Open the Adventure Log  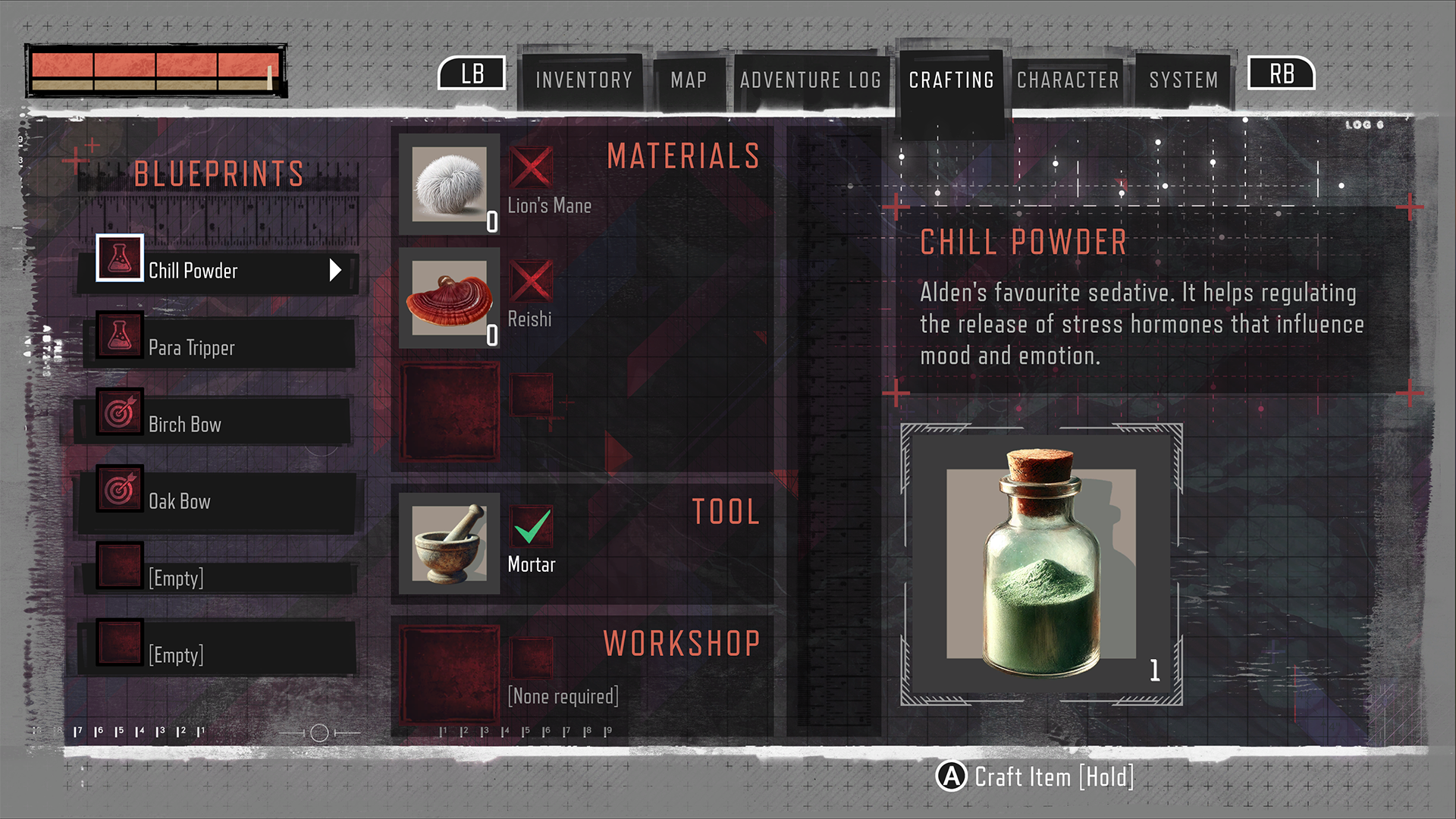click(811, 80)
